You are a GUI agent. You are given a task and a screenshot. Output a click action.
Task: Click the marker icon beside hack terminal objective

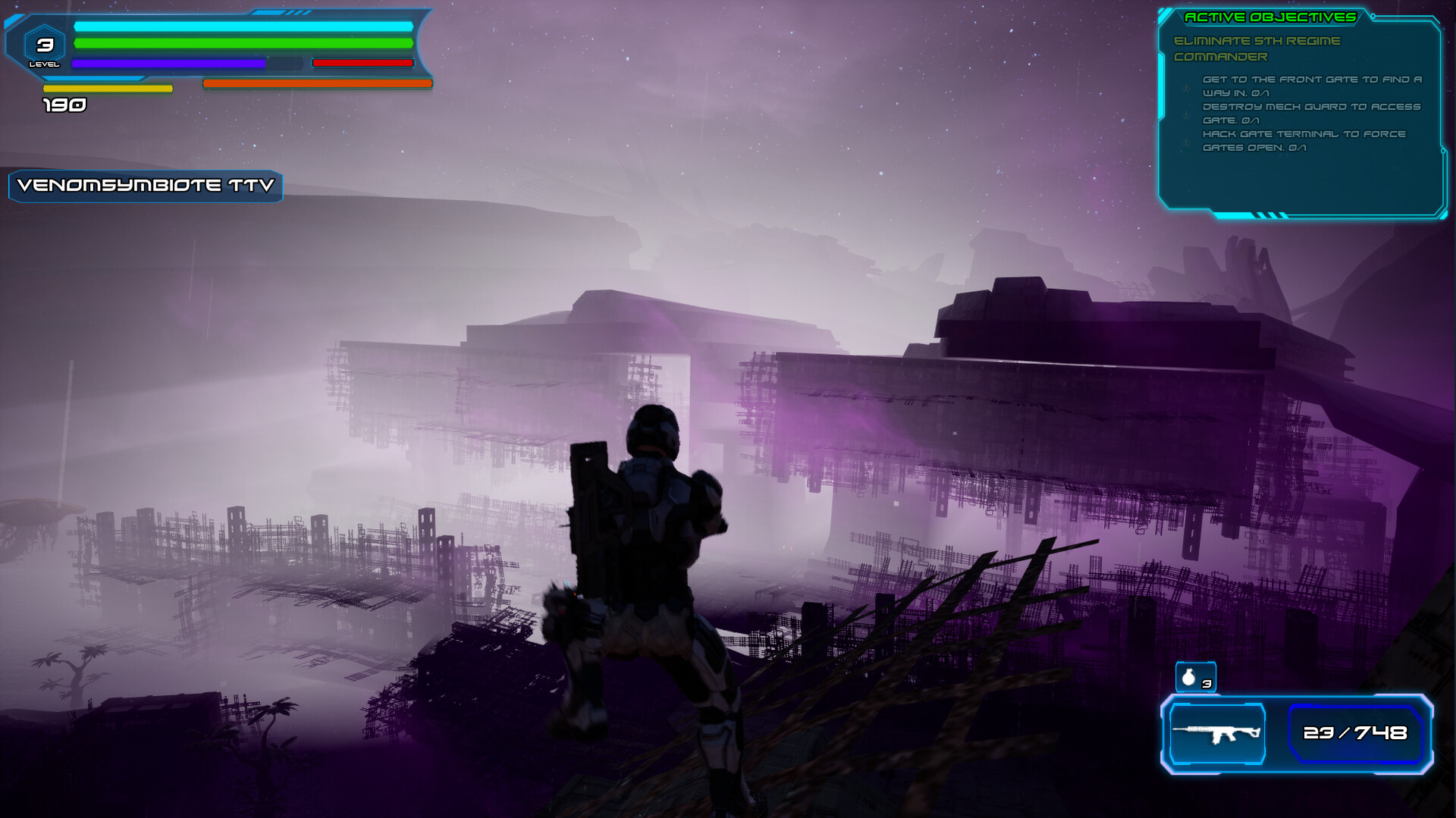click(1186, 141)
